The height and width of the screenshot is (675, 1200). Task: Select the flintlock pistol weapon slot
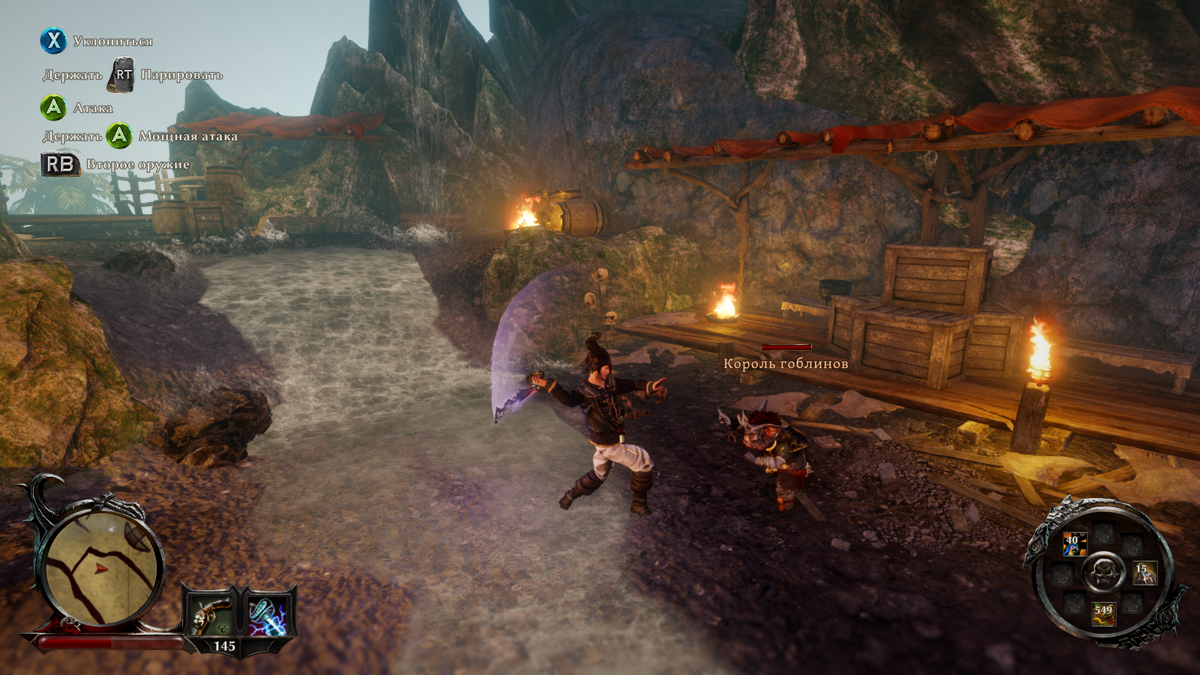pos(210,614)
